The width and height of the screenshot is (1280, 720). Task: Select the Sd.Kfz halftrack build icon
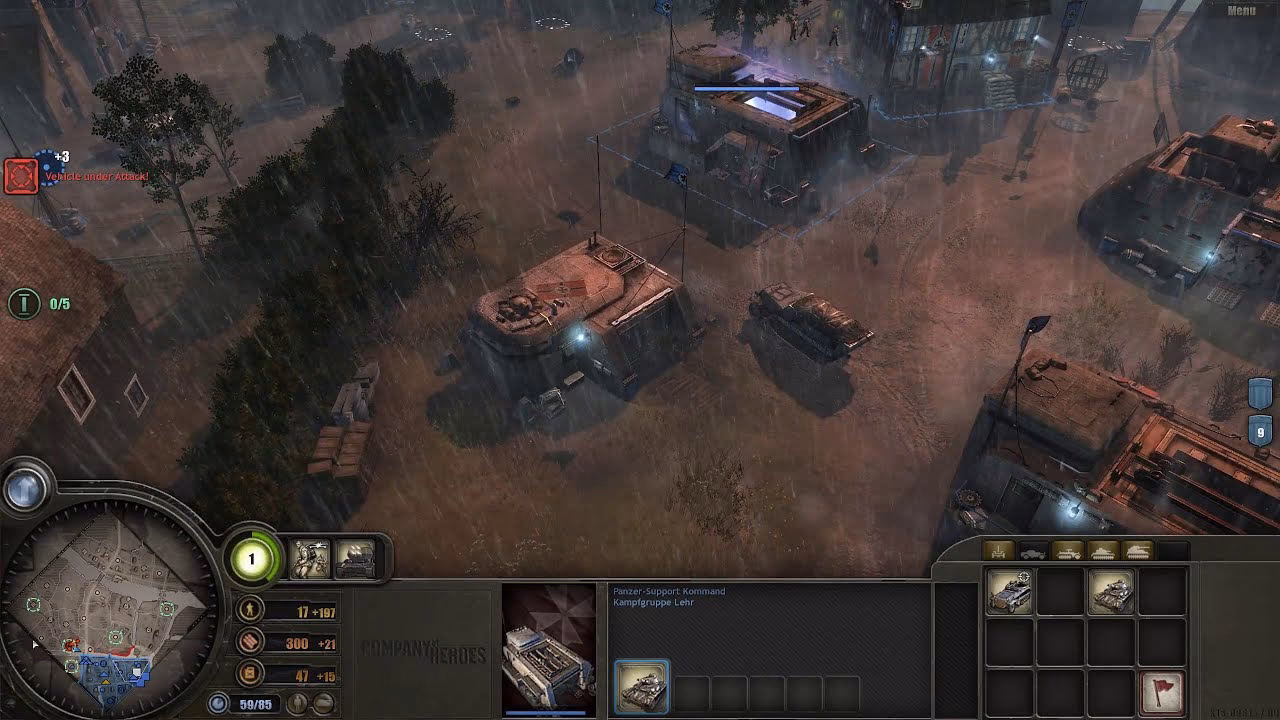point(1011,591)
